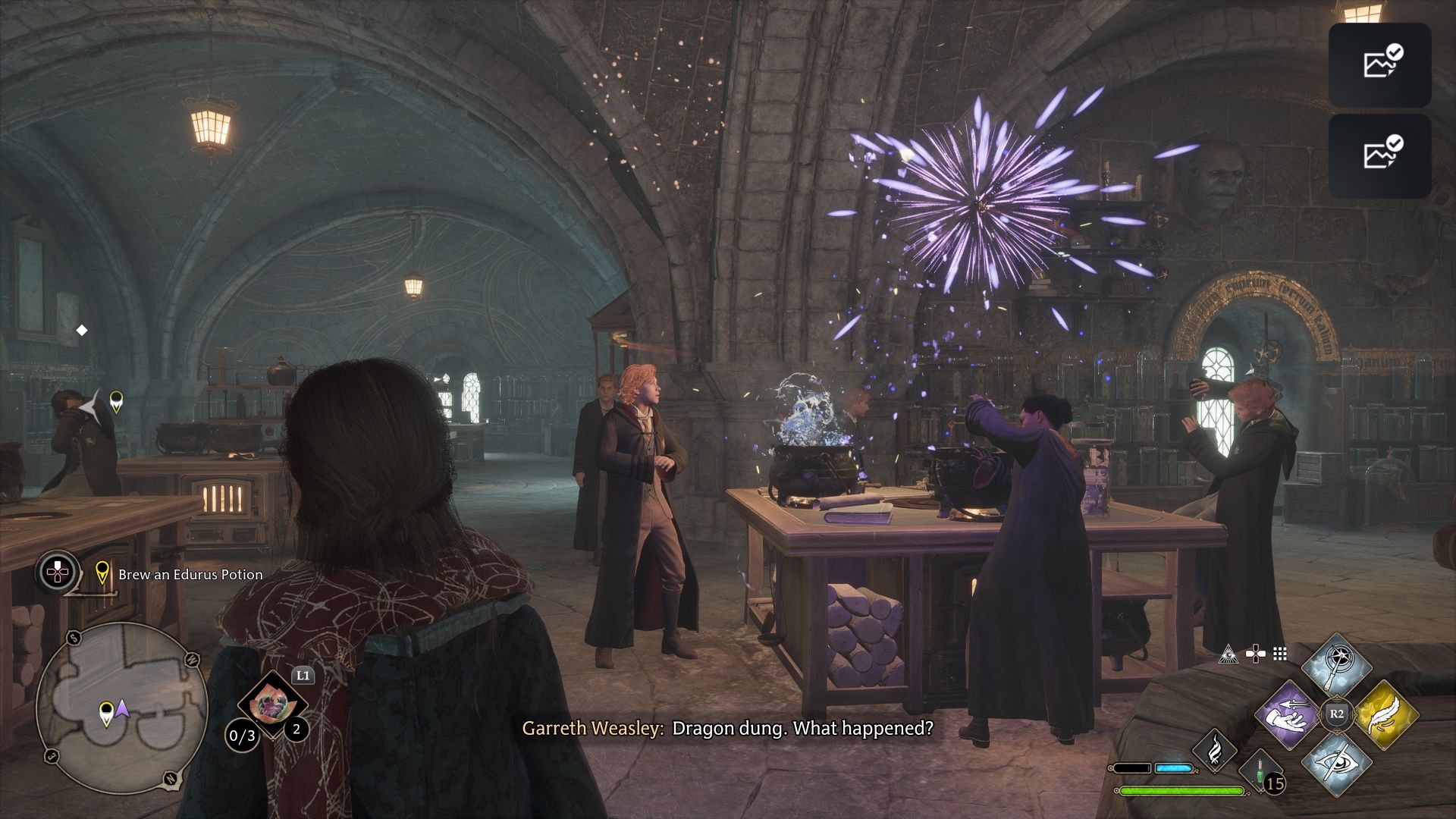
Task: Click the grid-of-dots HUD icon
Action: [x=1279, y=654]
